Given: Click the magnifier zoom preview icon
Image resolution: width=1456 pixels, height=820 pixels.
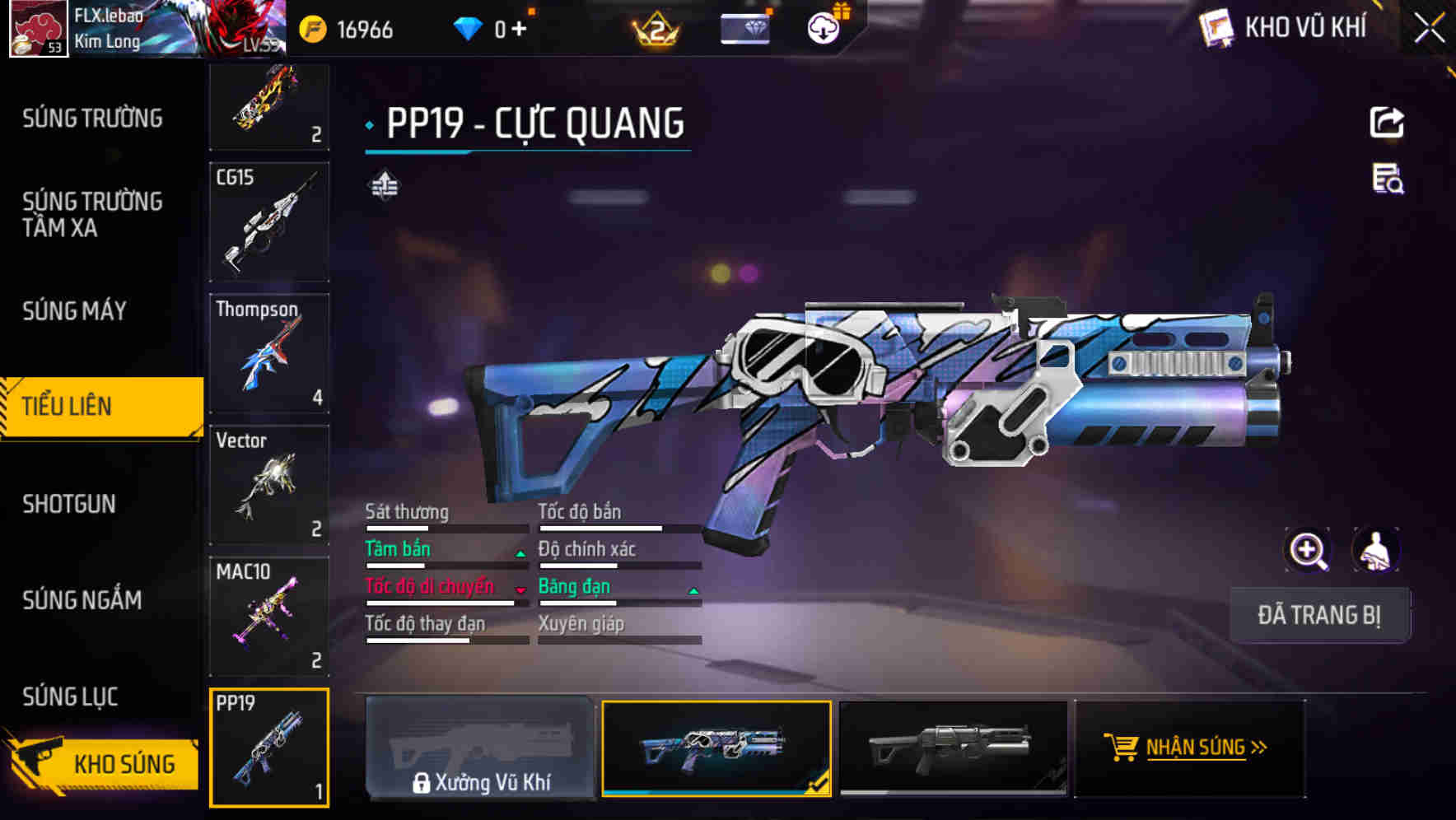Looking at the screenshot, I should click(1308, 550).
